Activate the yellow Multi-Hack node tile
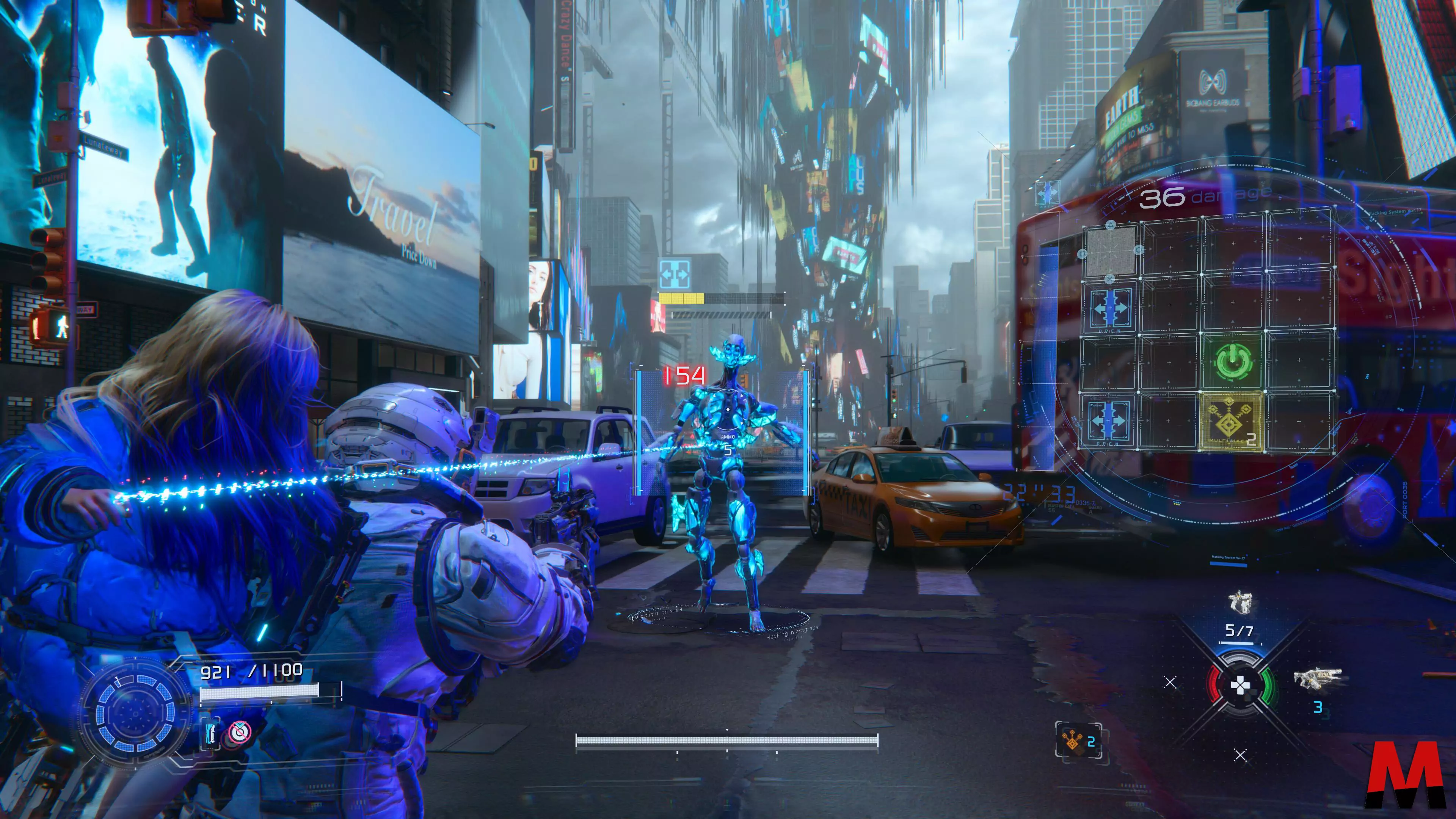The height and width of the screenshot is (819, 1456). [1232, 422]
